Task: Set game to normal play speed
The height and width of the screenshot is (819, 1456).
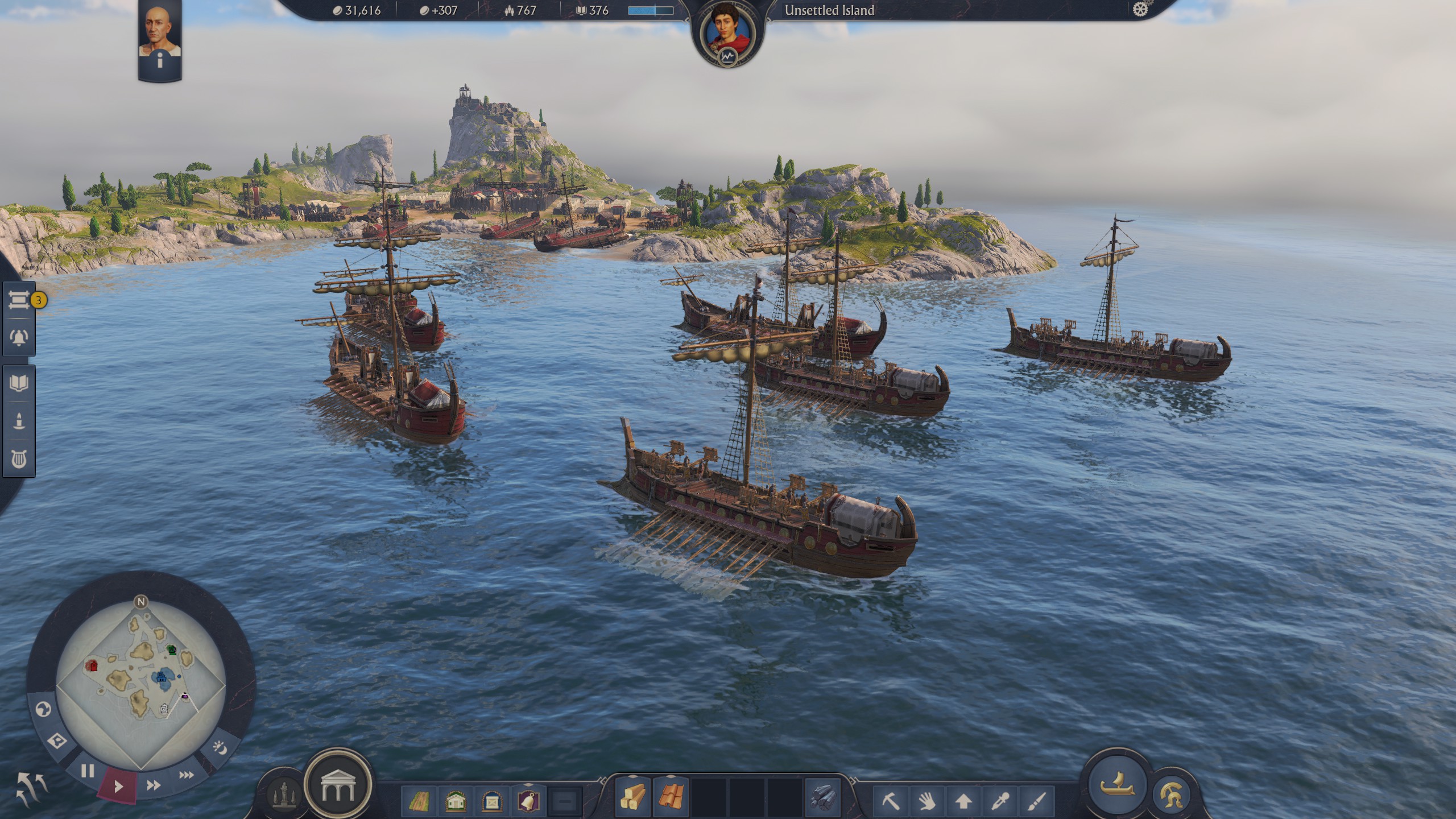Action: (118, 787)
